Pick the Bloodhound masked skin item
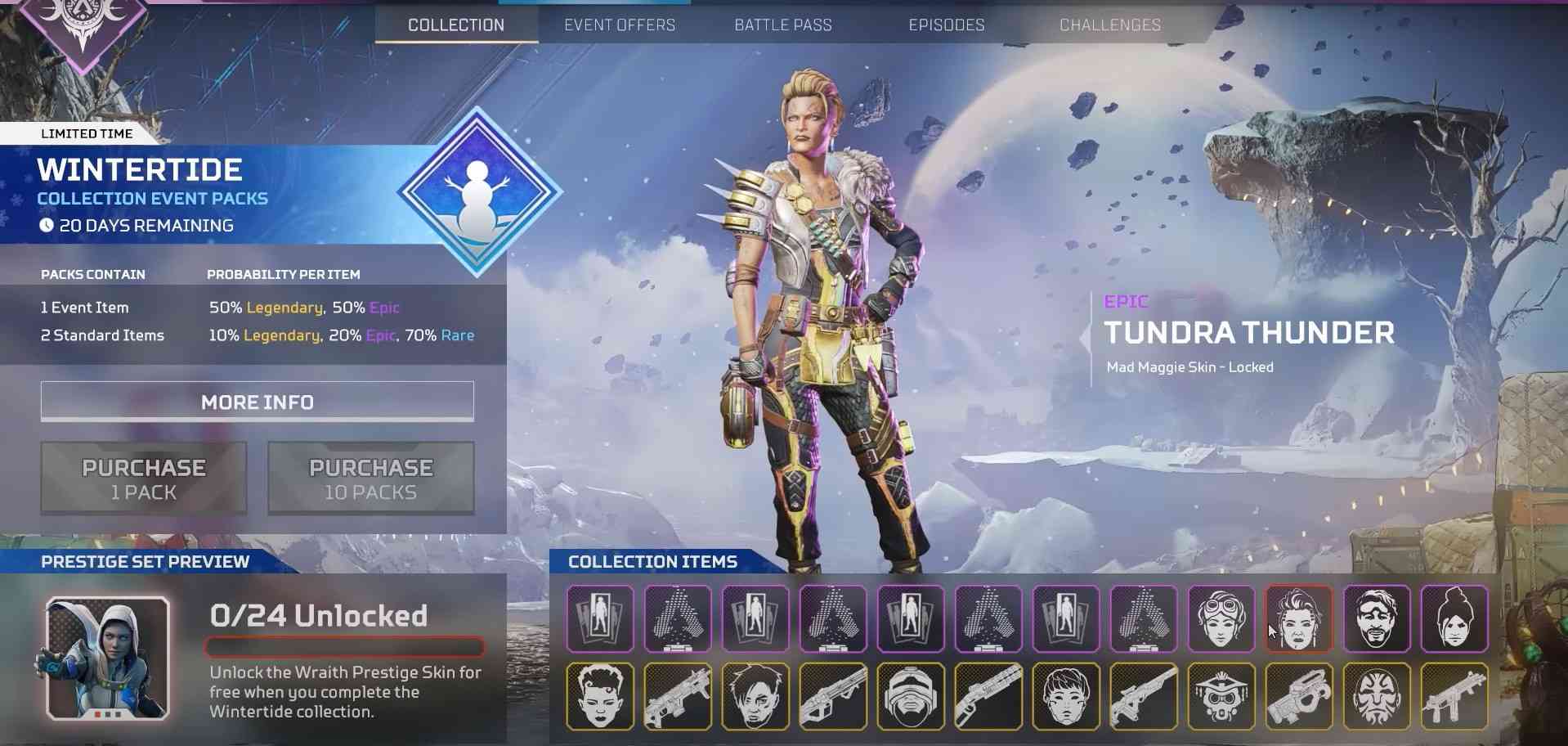This screenshot has height=746, width=1568. 1221,697
